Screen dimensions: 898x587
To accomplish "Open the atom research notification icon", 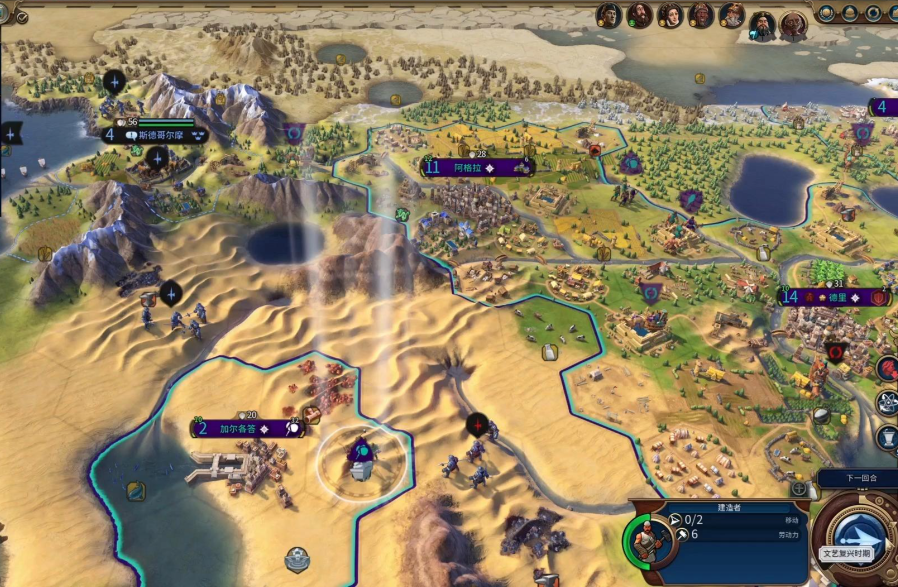I will 887,402.
